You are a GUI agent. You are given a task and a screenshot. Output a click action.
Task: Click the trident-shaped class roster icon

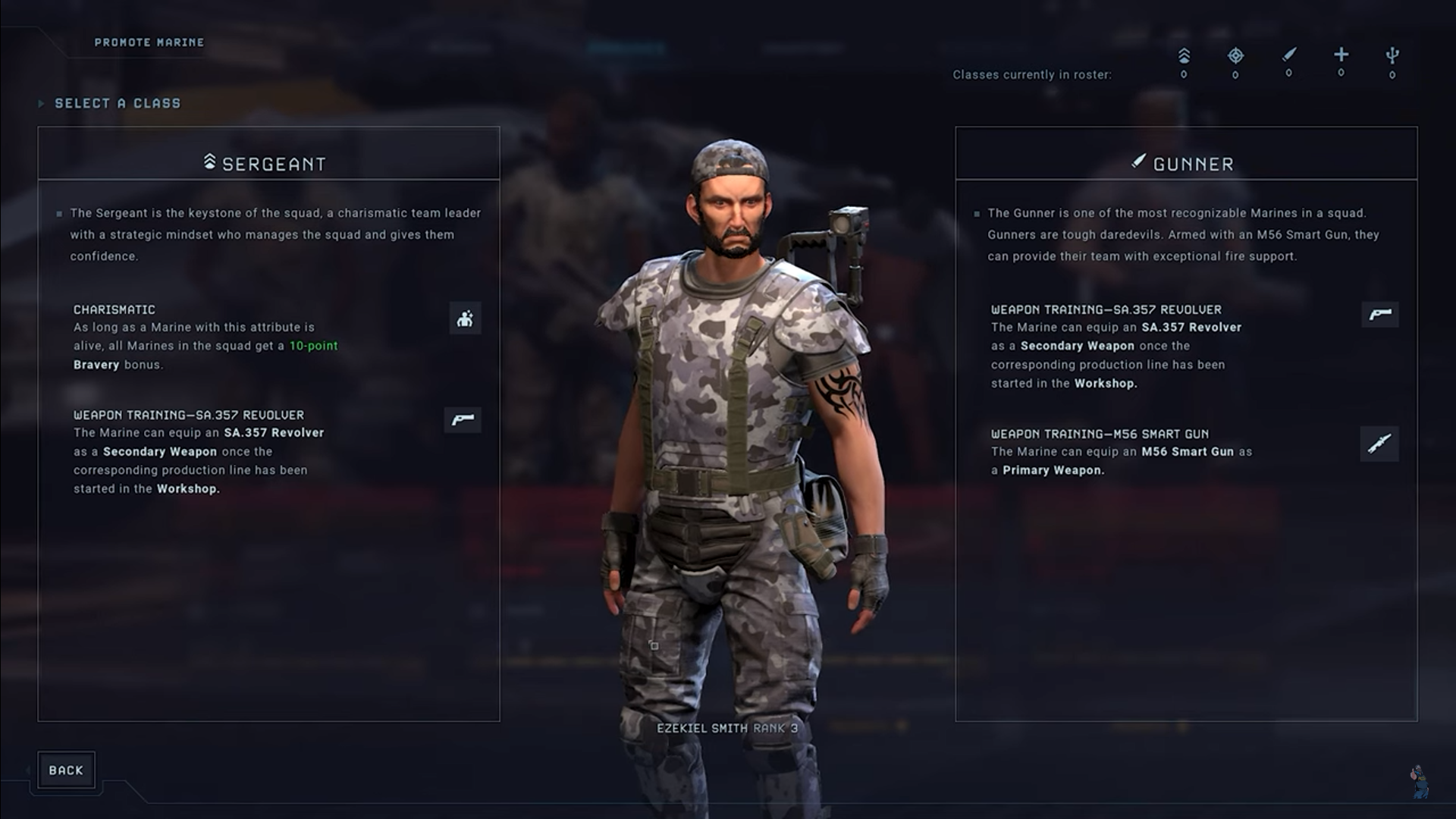coord(1392,55)
